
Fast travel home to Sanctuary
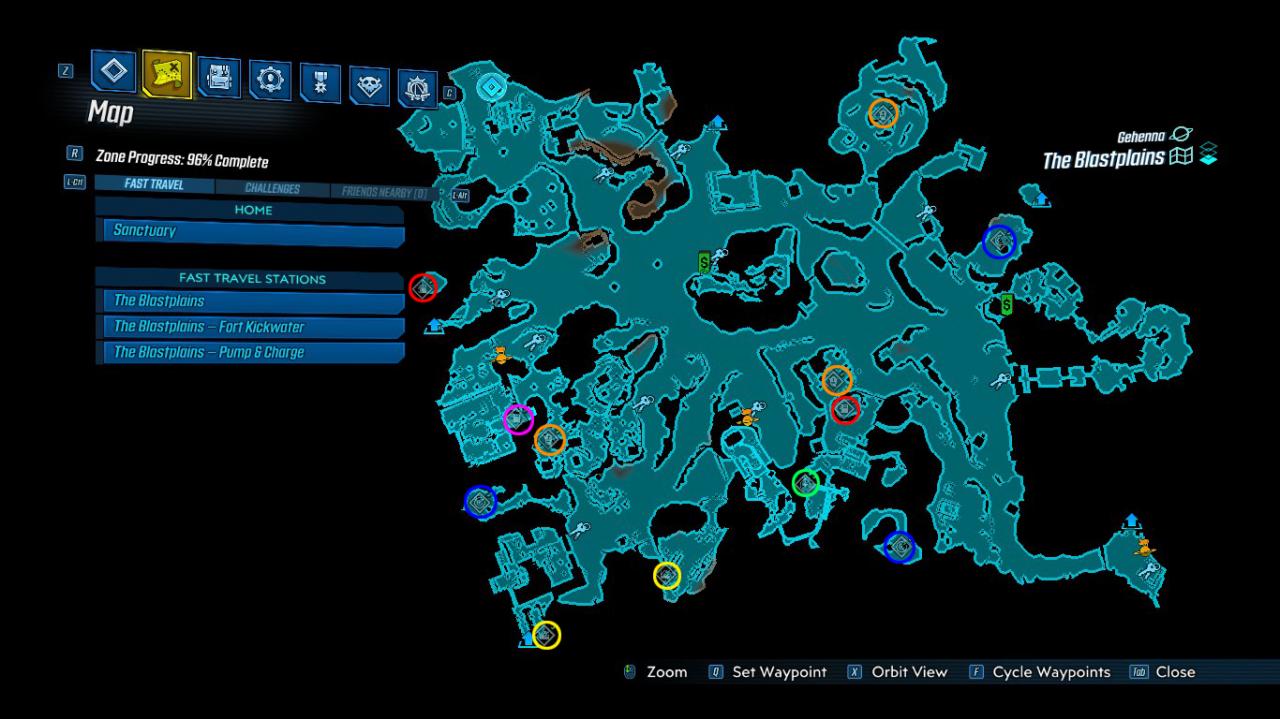click(x=250, y=232)
